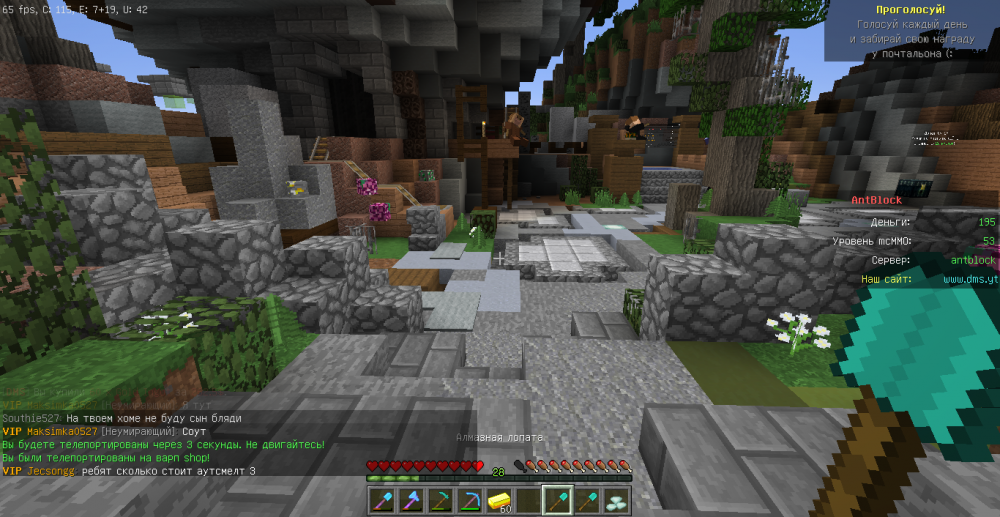The width and height of the screenshot is (1000, 517).
Task: Select the enchanted purple-handled shovel slot
Action: [382, 500]
